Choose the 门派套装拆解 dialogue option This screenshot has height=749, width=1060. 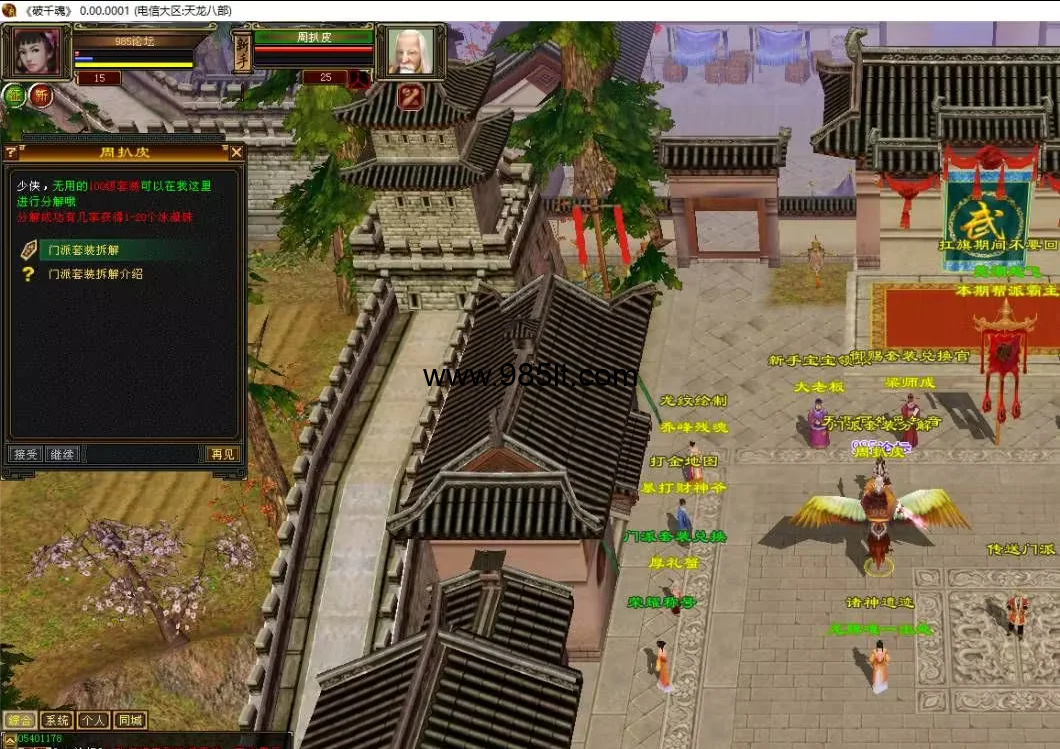click(83, 250)
